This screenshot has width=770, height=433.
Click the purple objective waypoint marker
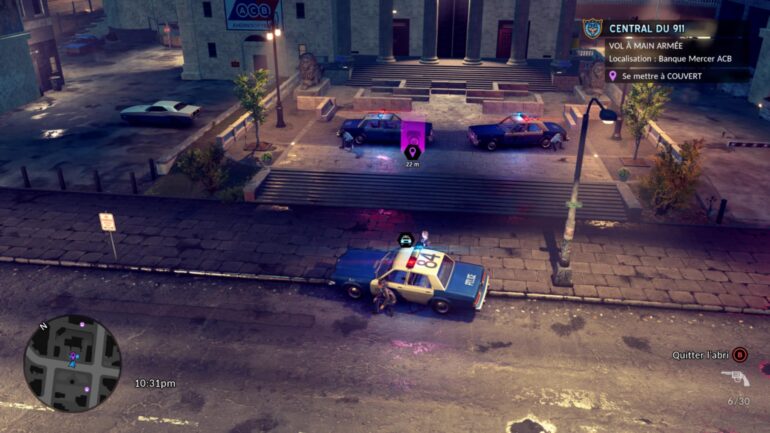click(412, 151)
